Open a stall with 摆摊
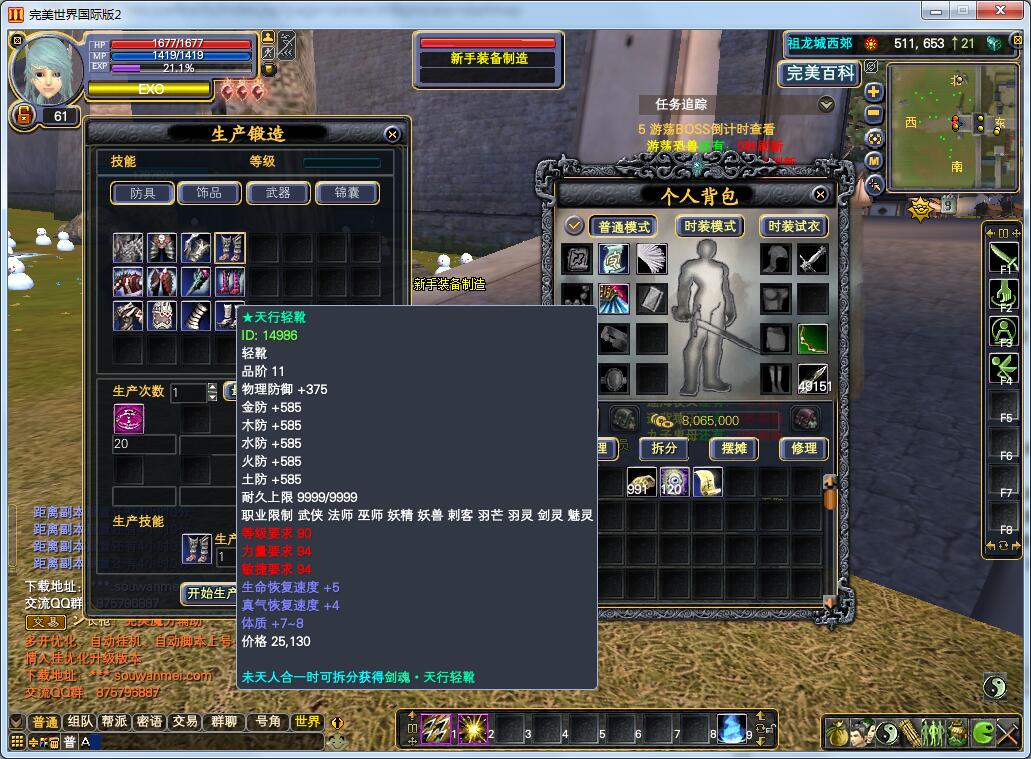The width and height of the screenshot is (1031, 759). [734, 449]
